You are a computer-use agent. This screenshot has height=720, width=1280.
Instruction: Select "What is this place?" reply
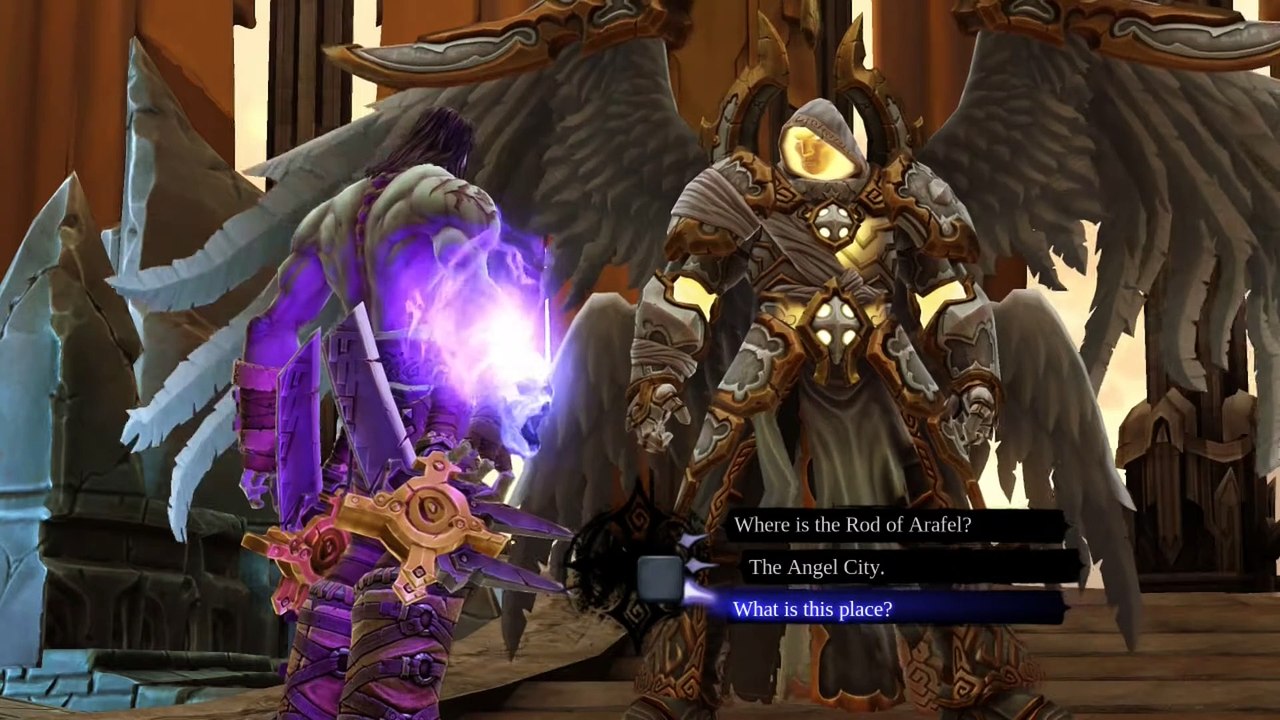[x=813, y=609]
